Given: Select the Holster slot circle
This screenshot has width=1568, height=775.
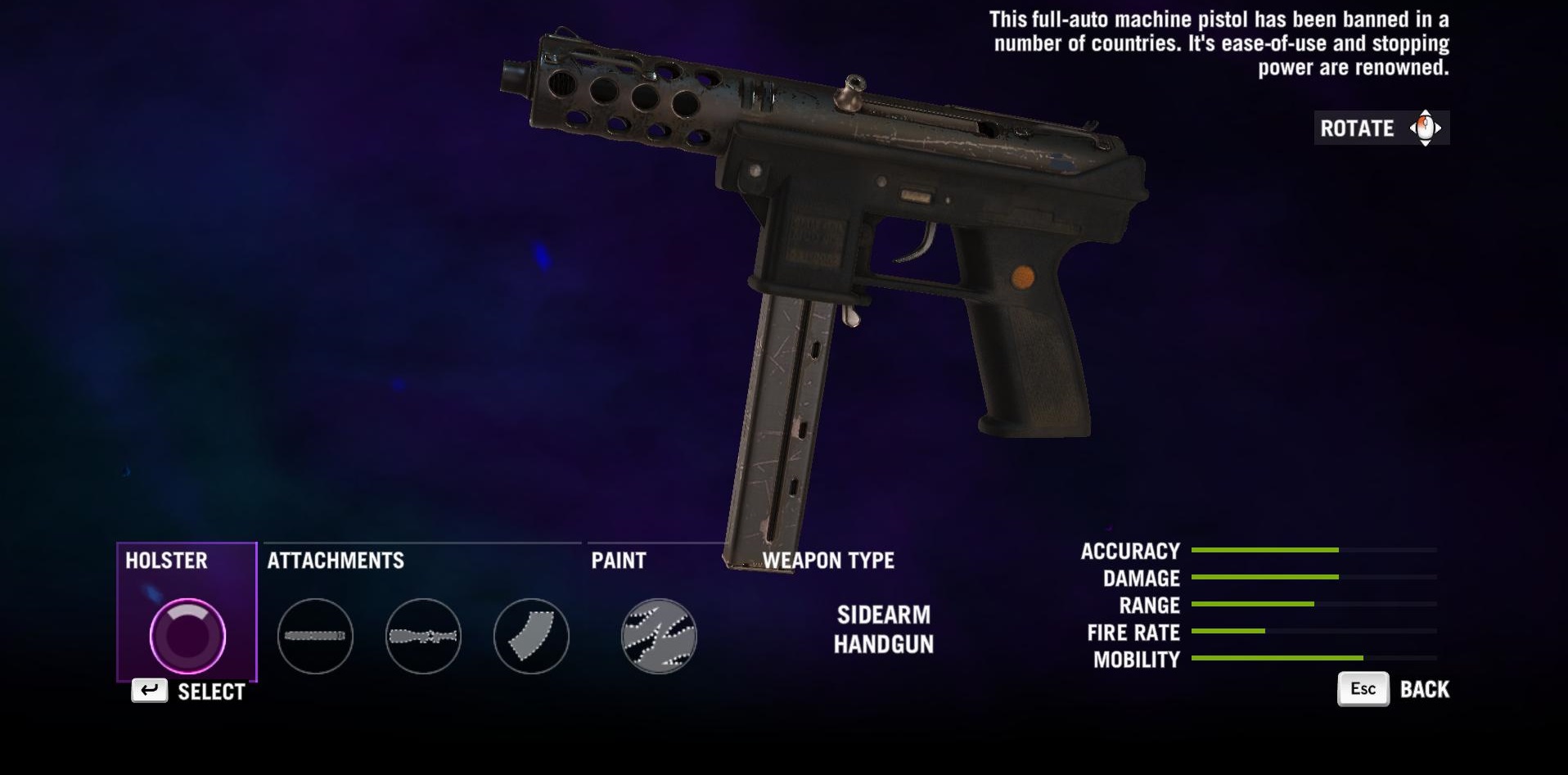Looking at the screenshot, I should tap(187, 636).
